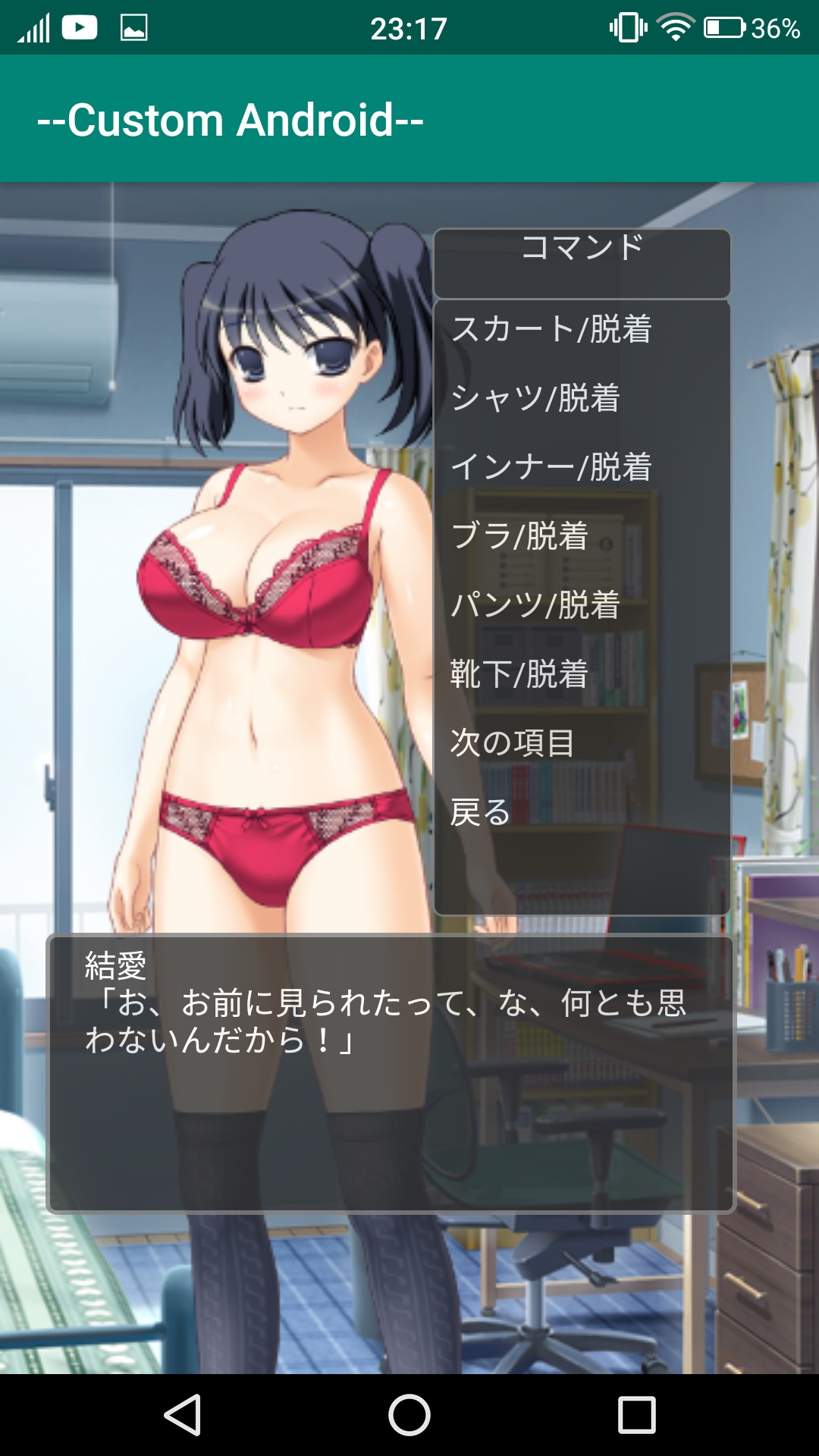Click the ブラ/脱着 menu entry
Viewport: 819px width, 1456px height.
[x=519, y=536]
